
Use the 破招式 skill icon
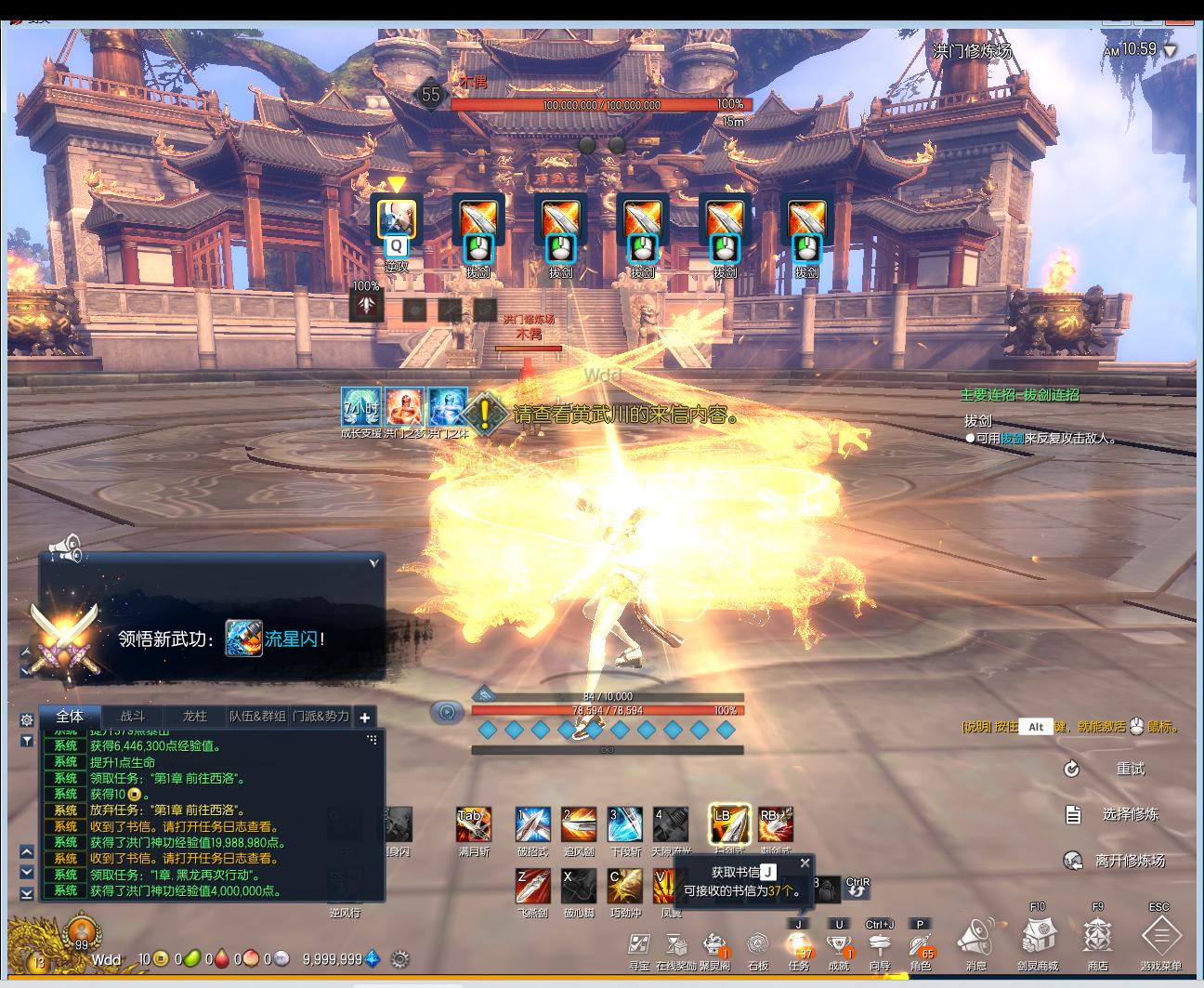[x=532, y=825]
